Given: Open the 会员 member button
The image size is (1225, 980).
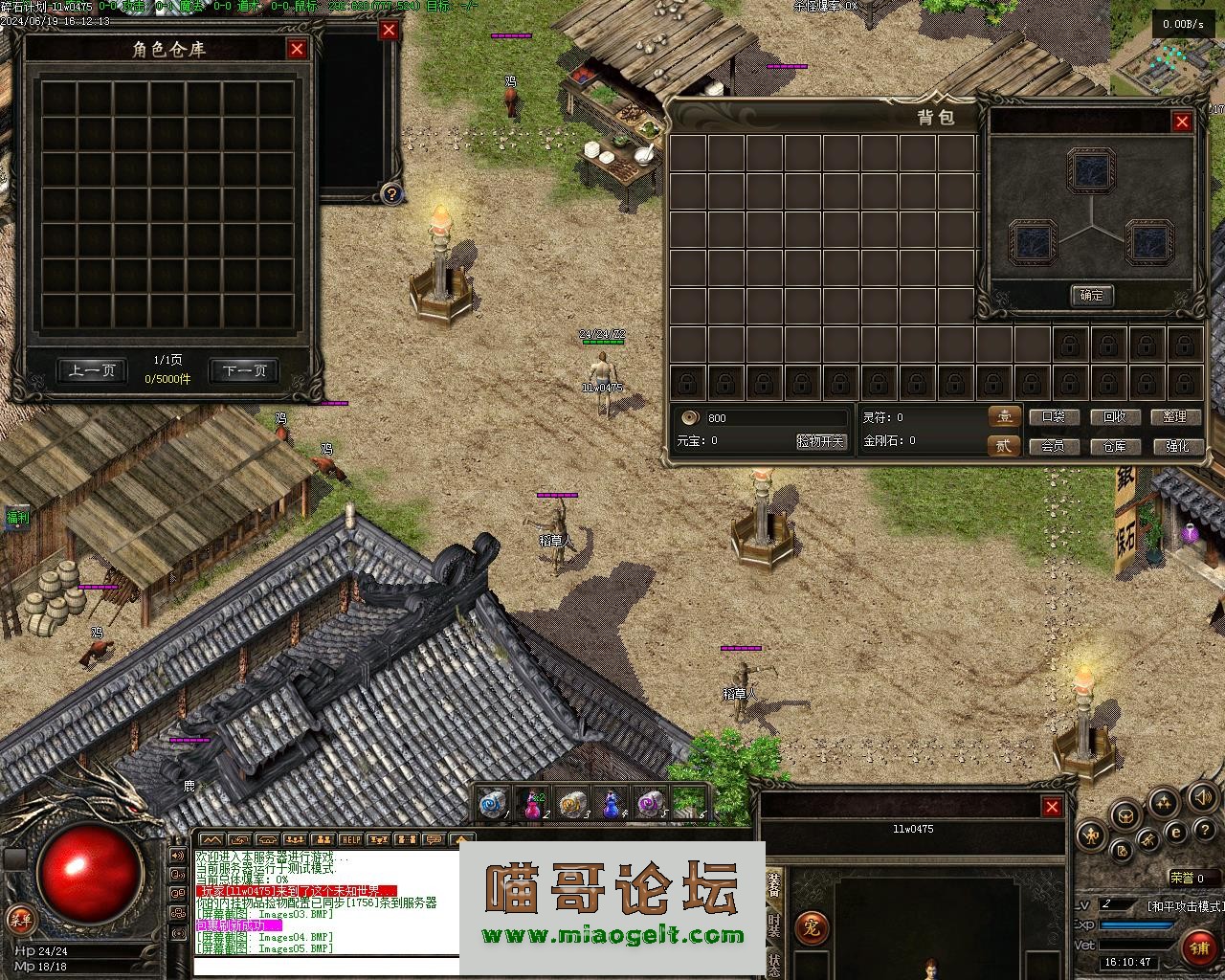Looking at the screenshot, I should tap(1053, 446).
